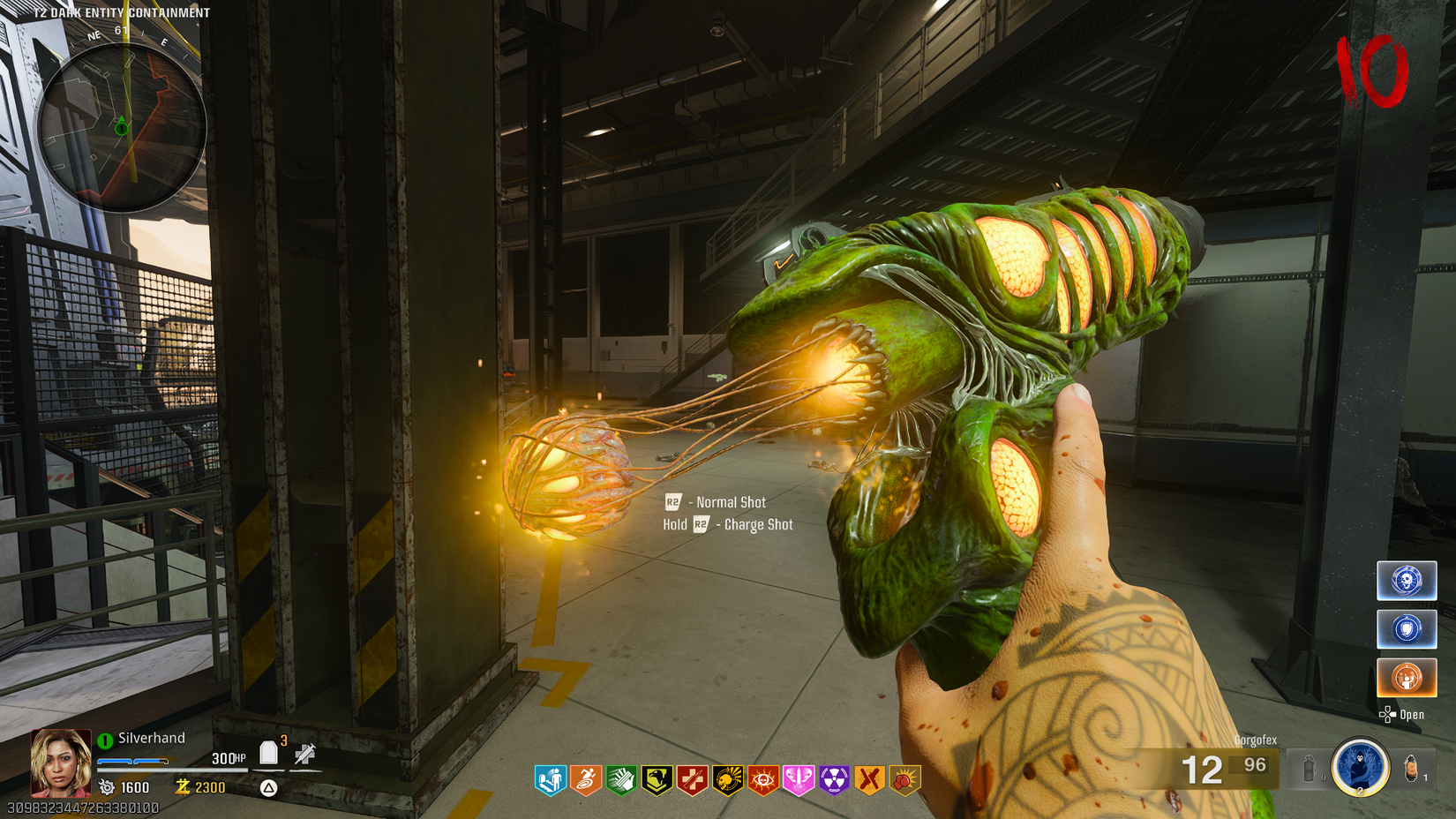Image resolution: width=1456 pixels, height=819 pixels.
Task: Click the Deadshot Daiquiri eagle perk icon
Action: pos(655,779)
